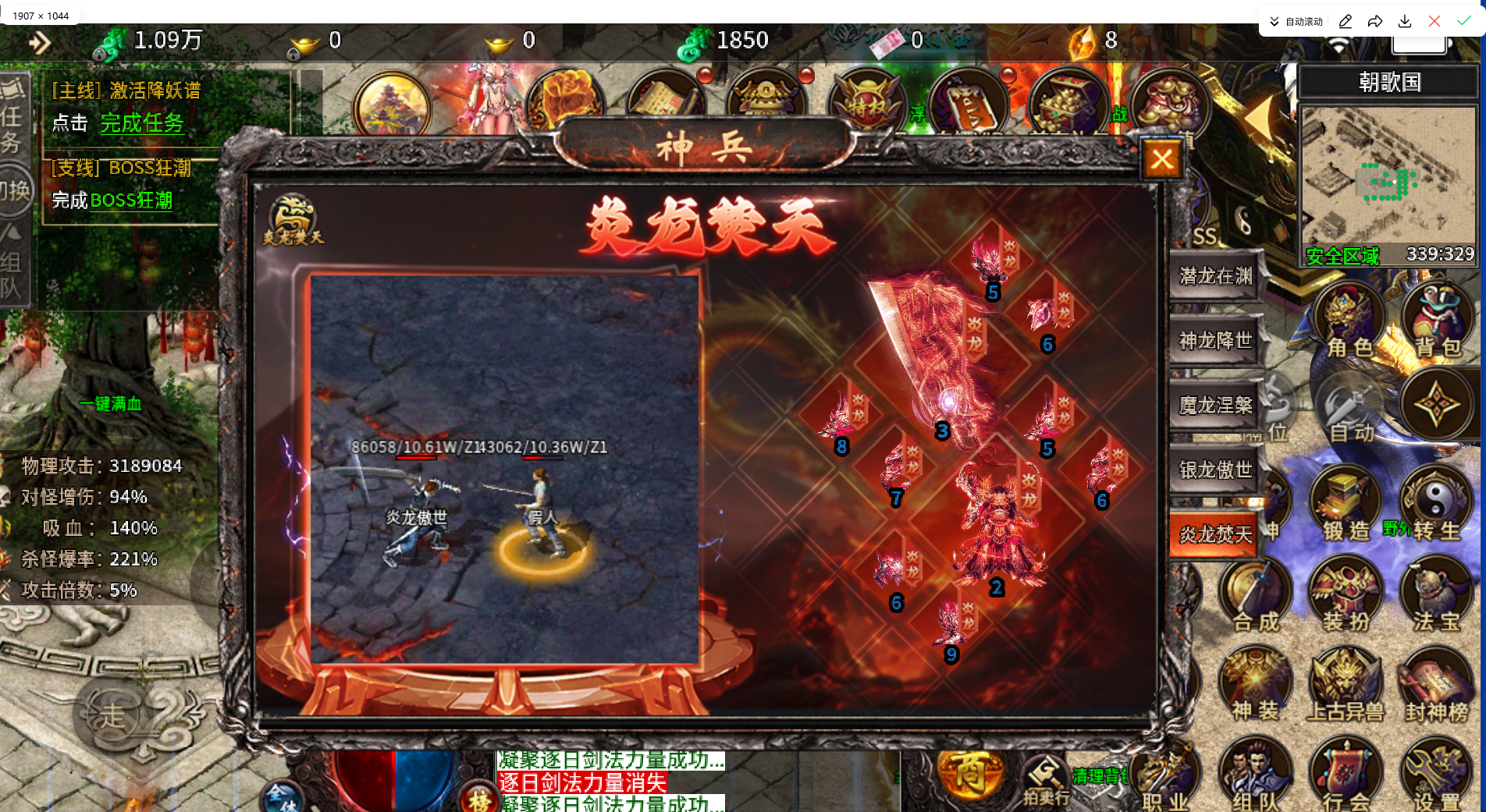Open the 上古异兽 beasts menu

click(1346, 686)
